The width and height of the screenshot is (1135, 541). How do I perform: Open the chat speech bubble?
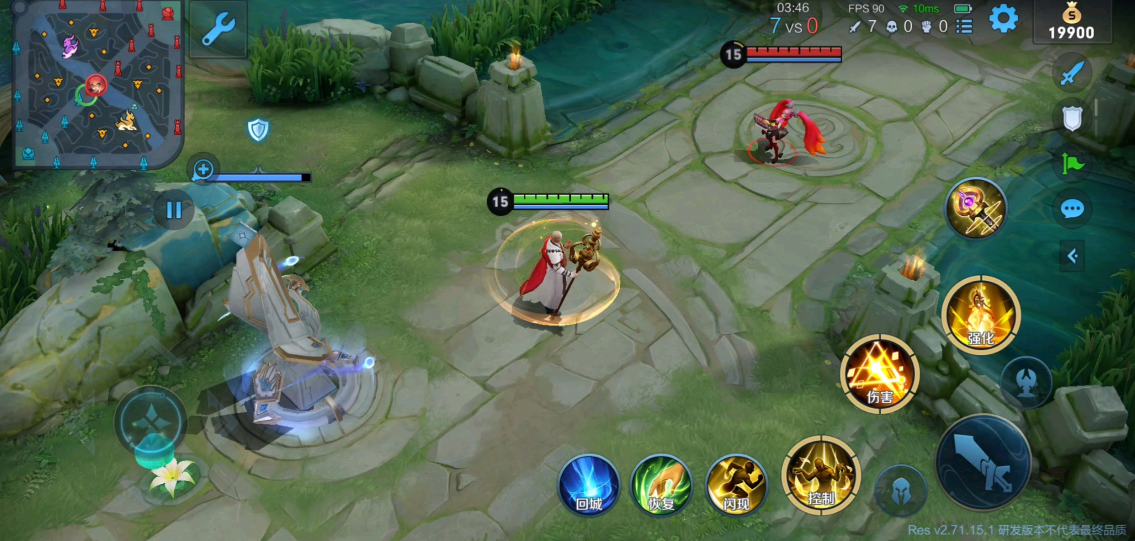coord(1072,209)
